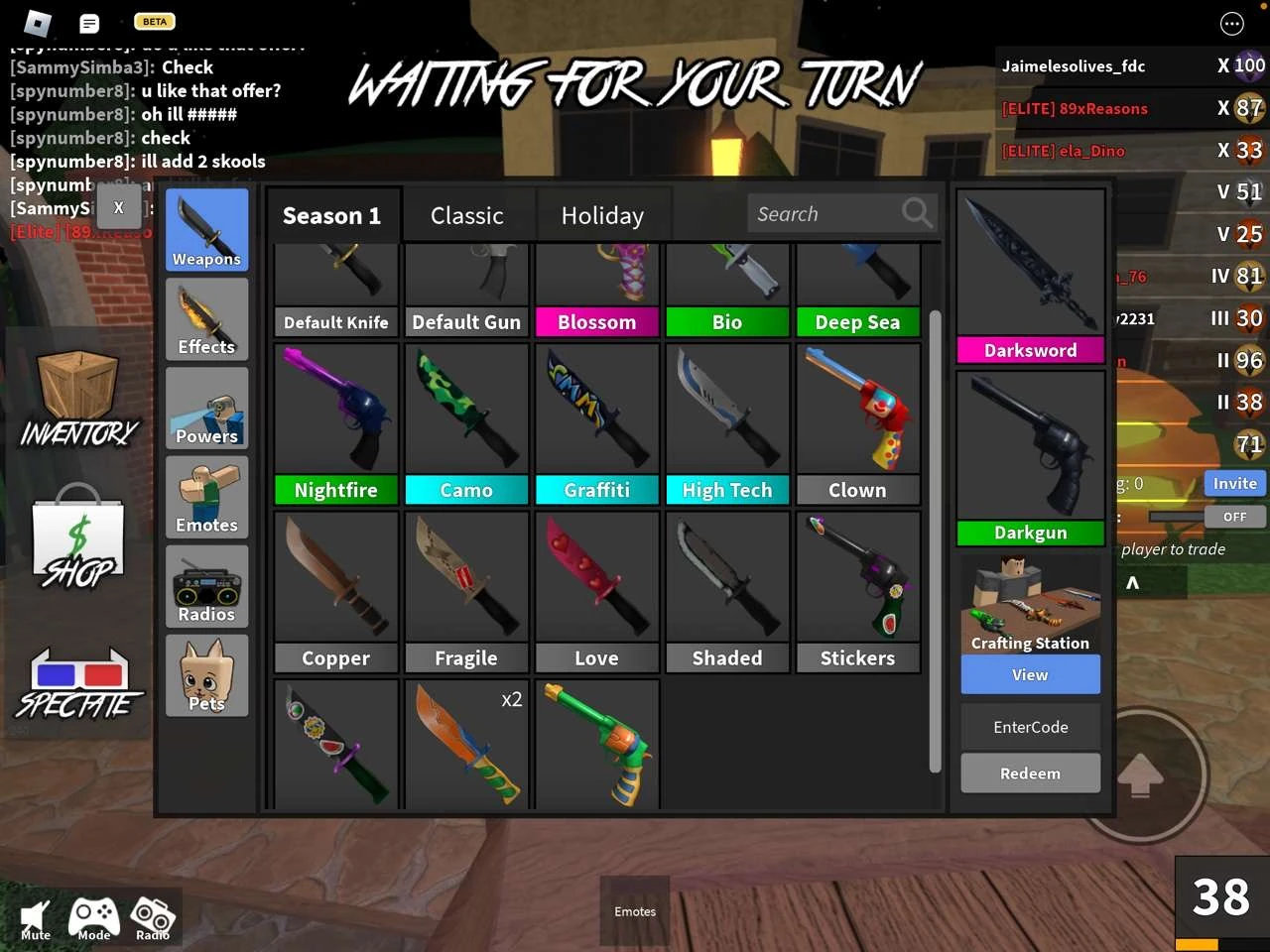Viewport: 1270px width, 952px height.
Task: Open the top-right ellipsis options menu
Action: [1232, 23]
